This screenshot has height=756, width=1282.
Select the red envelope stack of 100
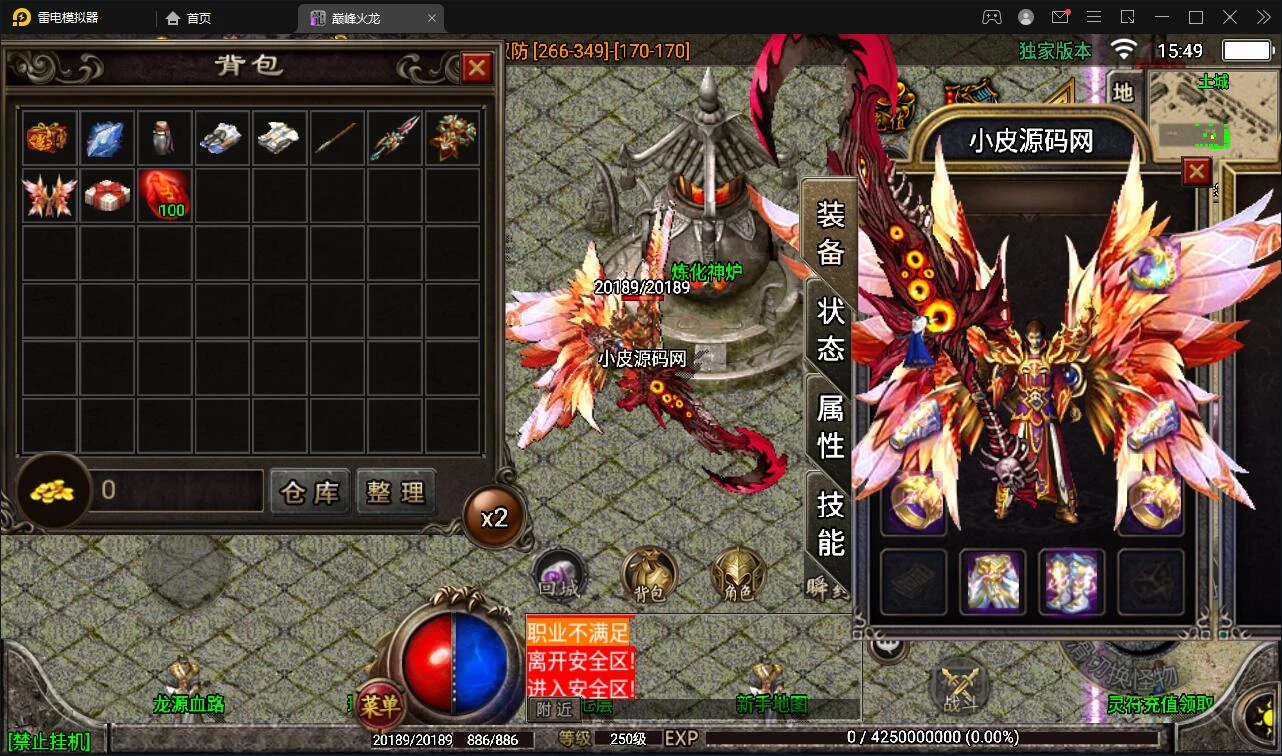164,194
